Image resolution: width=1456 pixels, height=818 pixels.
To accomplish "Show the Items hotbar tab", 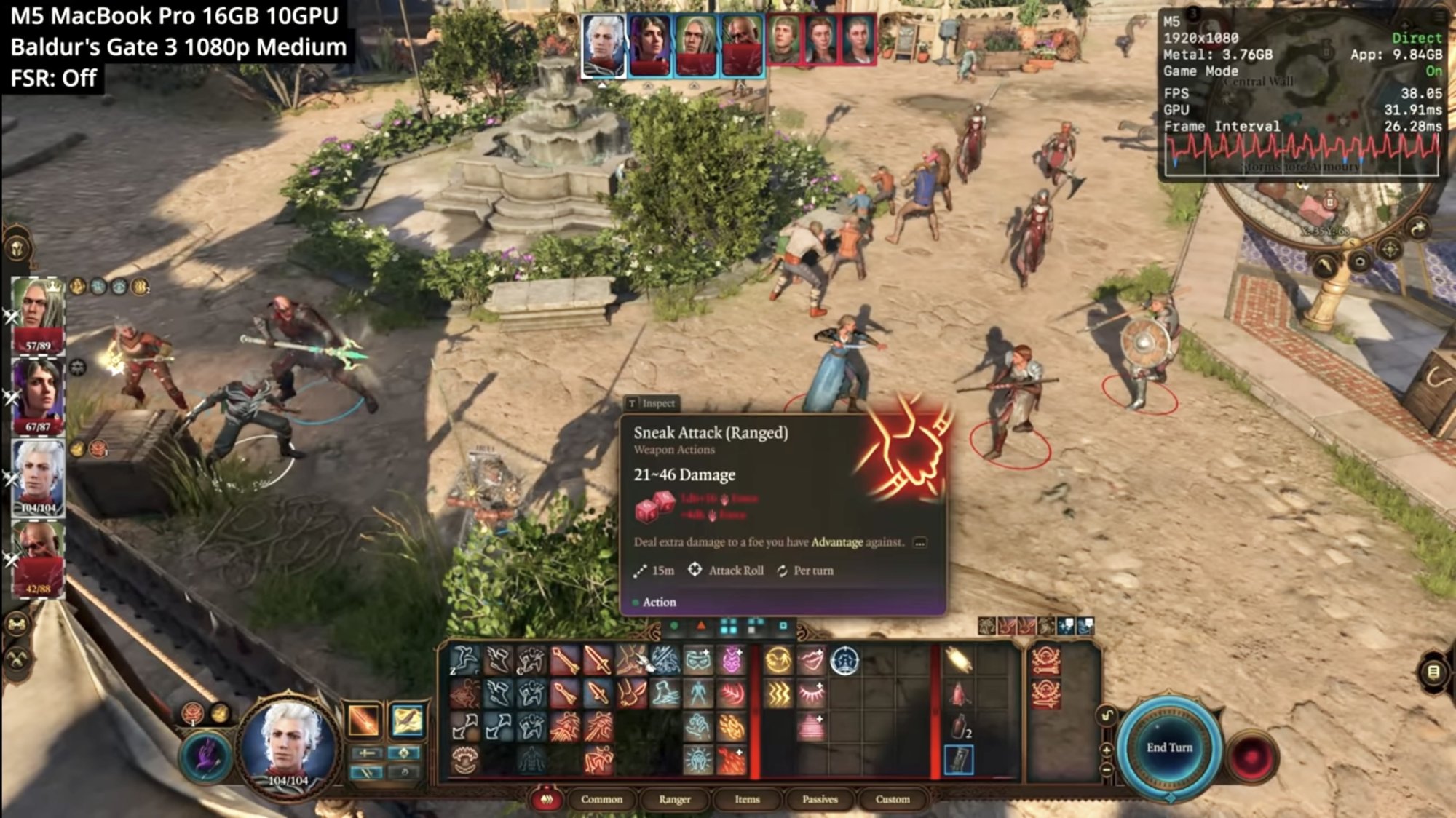I will (x=747, y=799).
